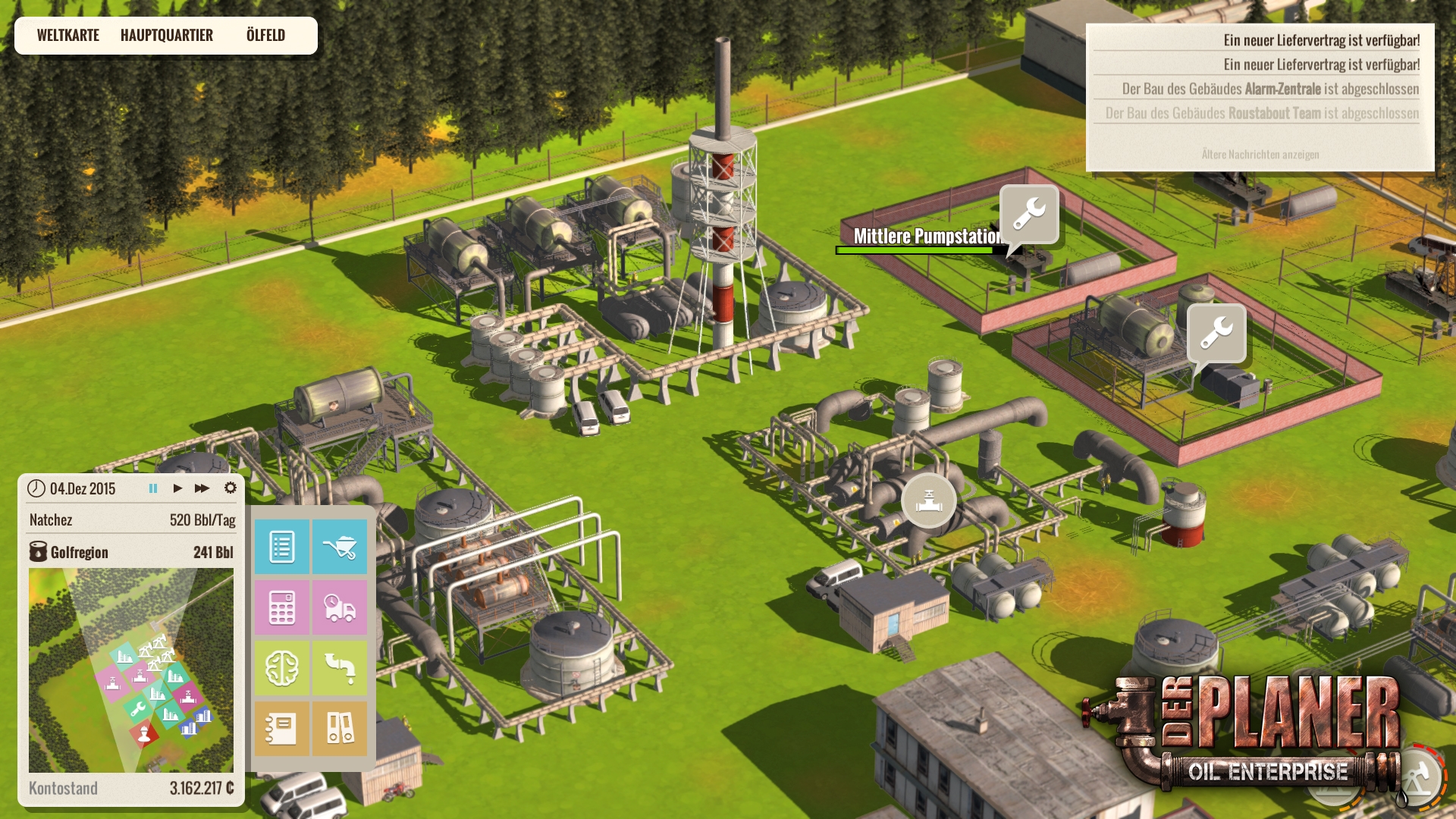The height and width of the screenshot is (819, 1456).
Task: Open the blue checklist menu
Action: click(282, 547)
